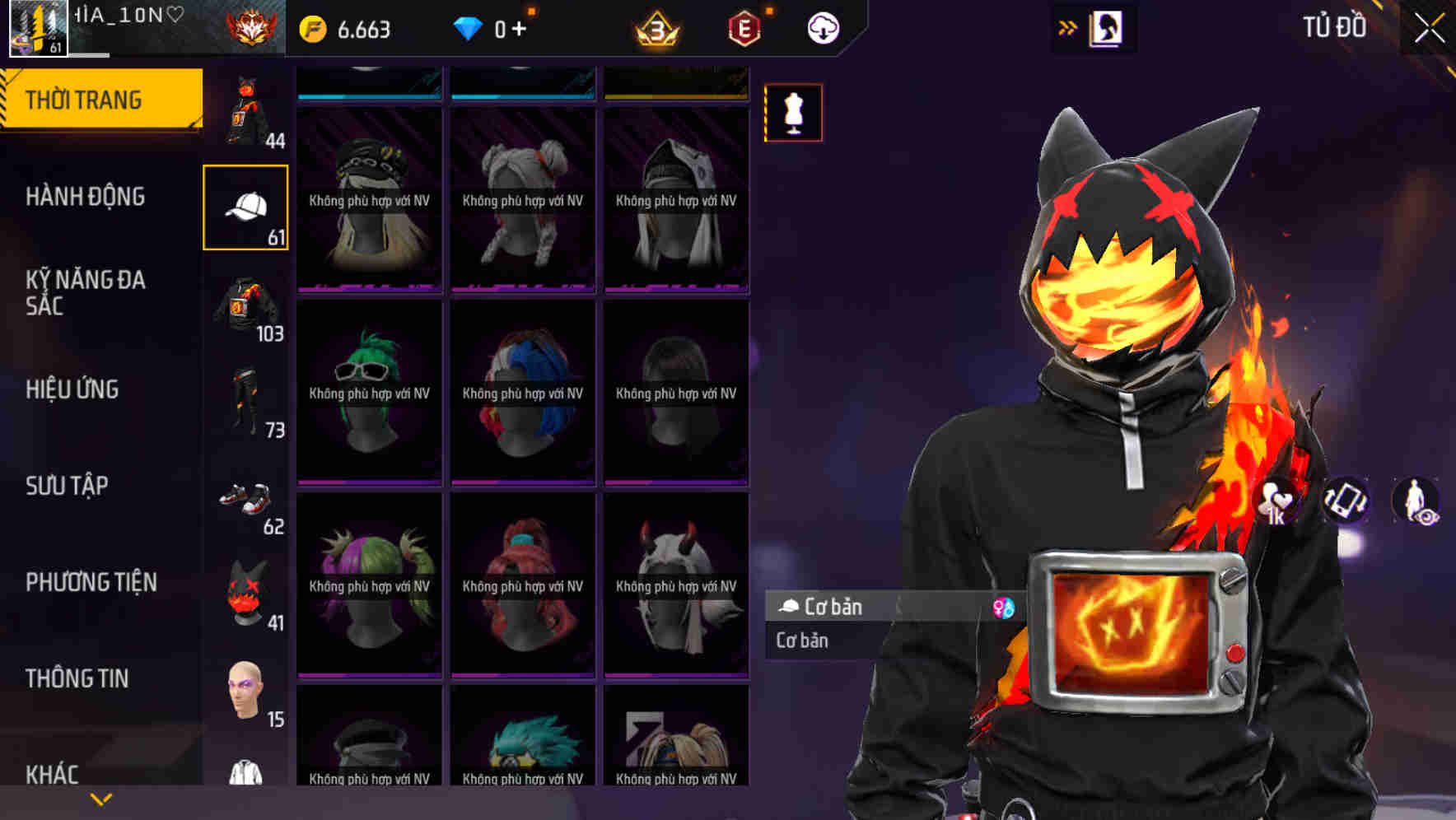Viewport: 1456px width, 820px height.
Task: Click the red E event badge
Action: [x=744, y=26]
